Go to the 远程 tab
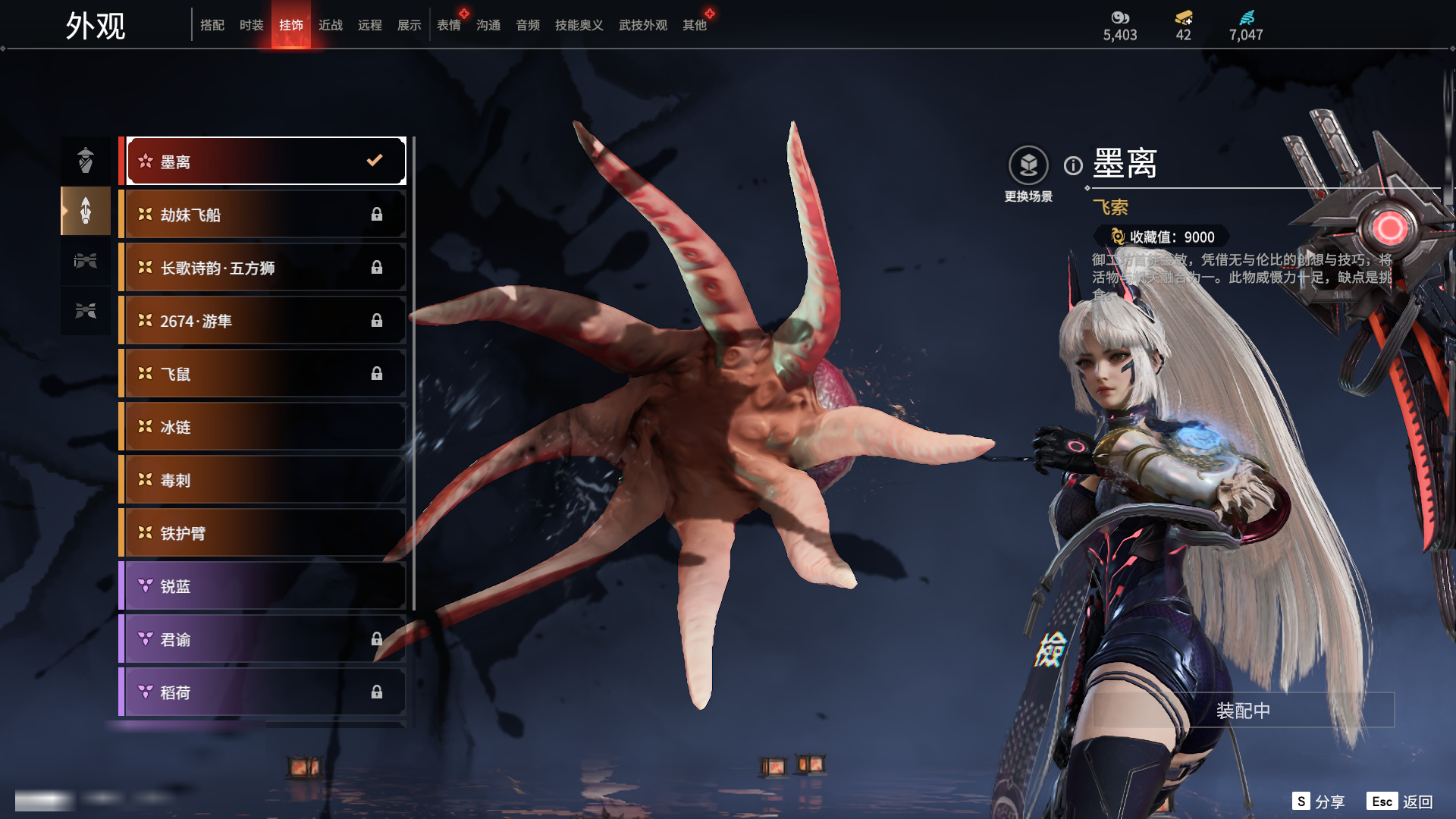 pos(369,25)
